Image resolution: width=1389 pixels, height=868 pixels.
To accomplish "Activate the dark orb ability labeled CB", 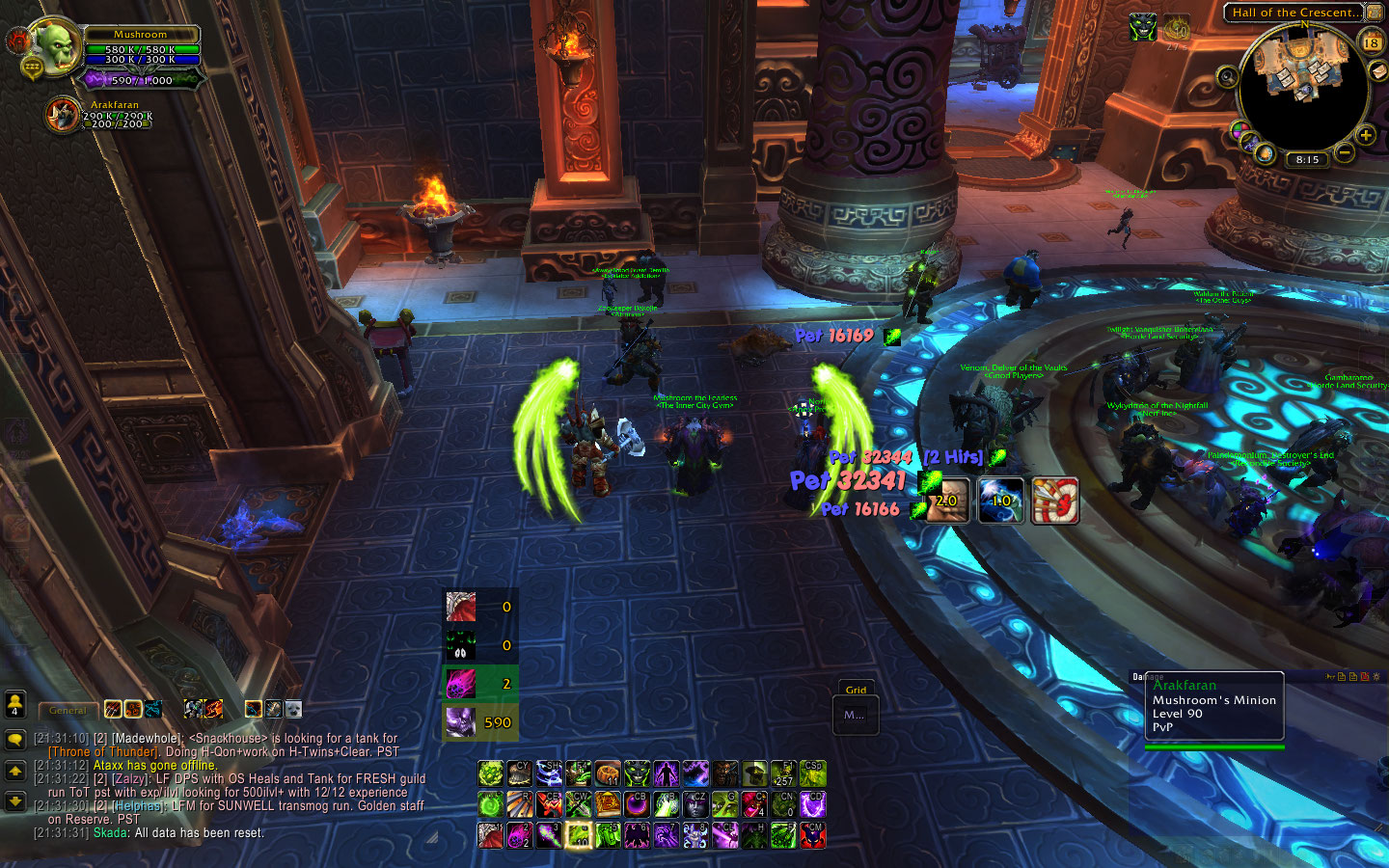I will coord(637,804).
